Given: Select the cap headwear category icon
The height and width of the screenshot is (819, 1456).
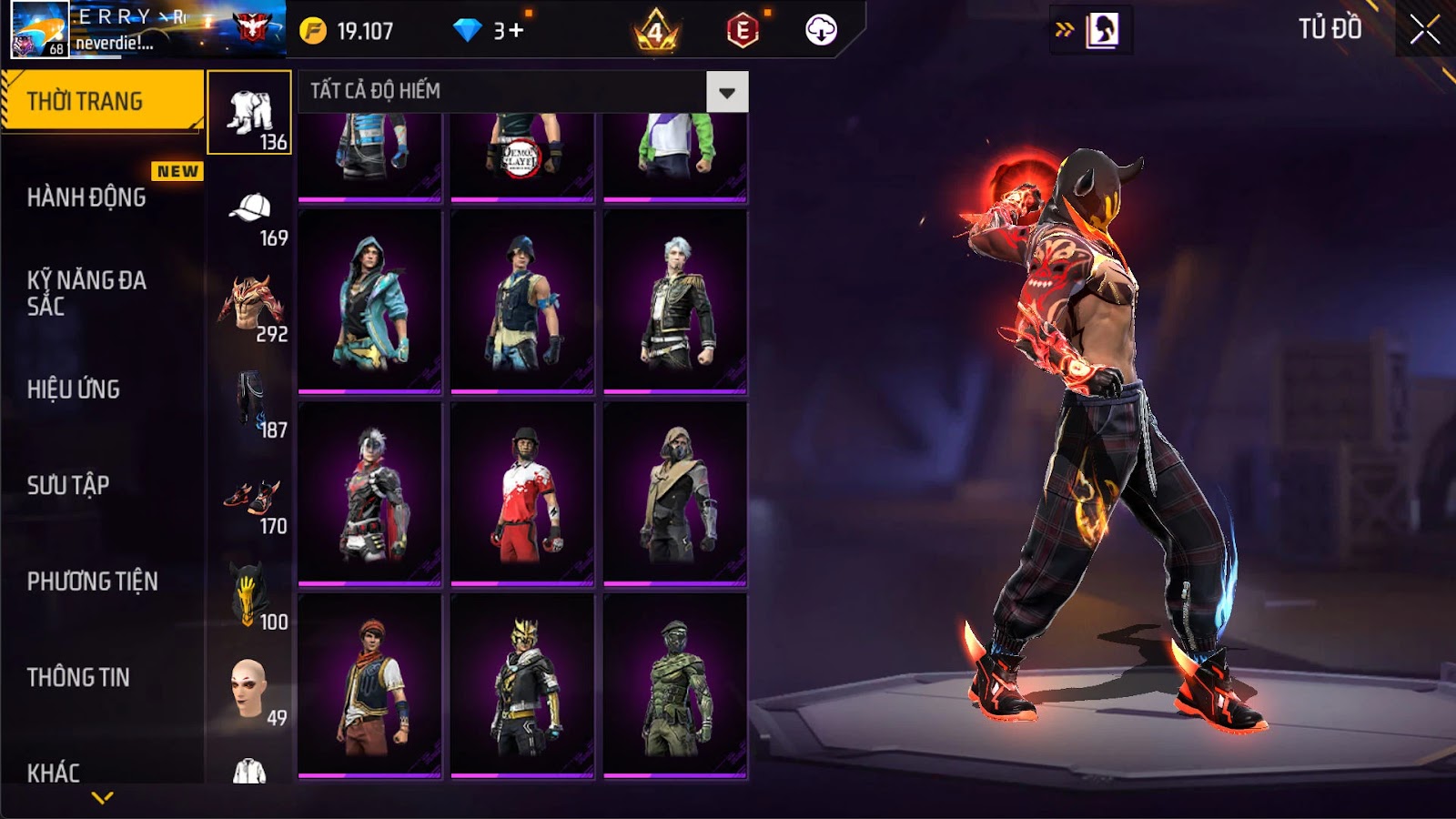Looking at the screenshot, I should tap(250, 209).
